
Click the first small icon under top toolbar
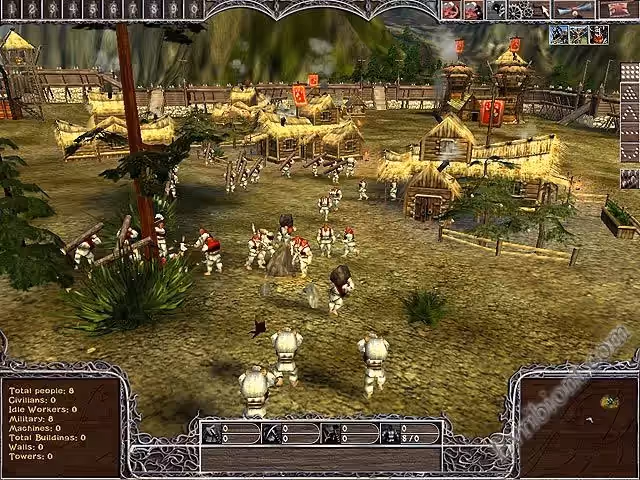click(558, 34)
